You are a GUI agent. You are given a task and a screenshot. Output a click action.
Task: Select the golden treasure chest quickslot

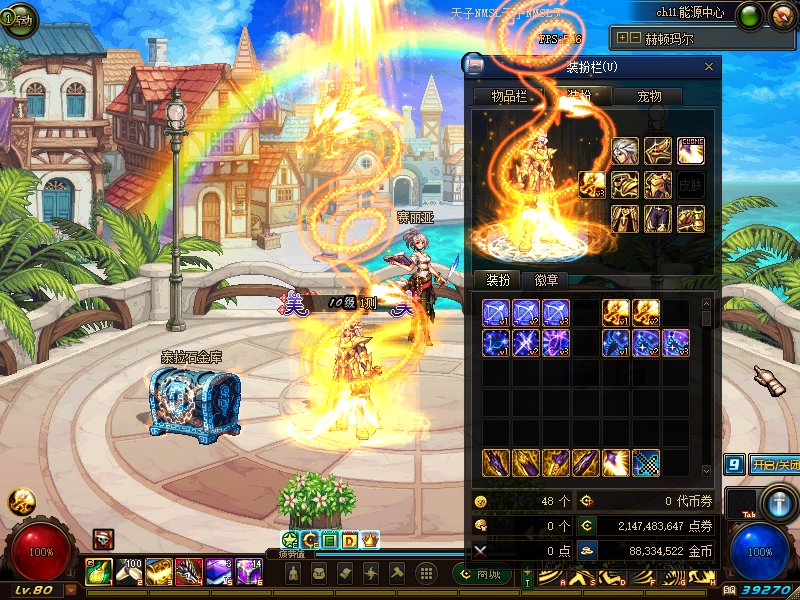(x=158, y=572)
